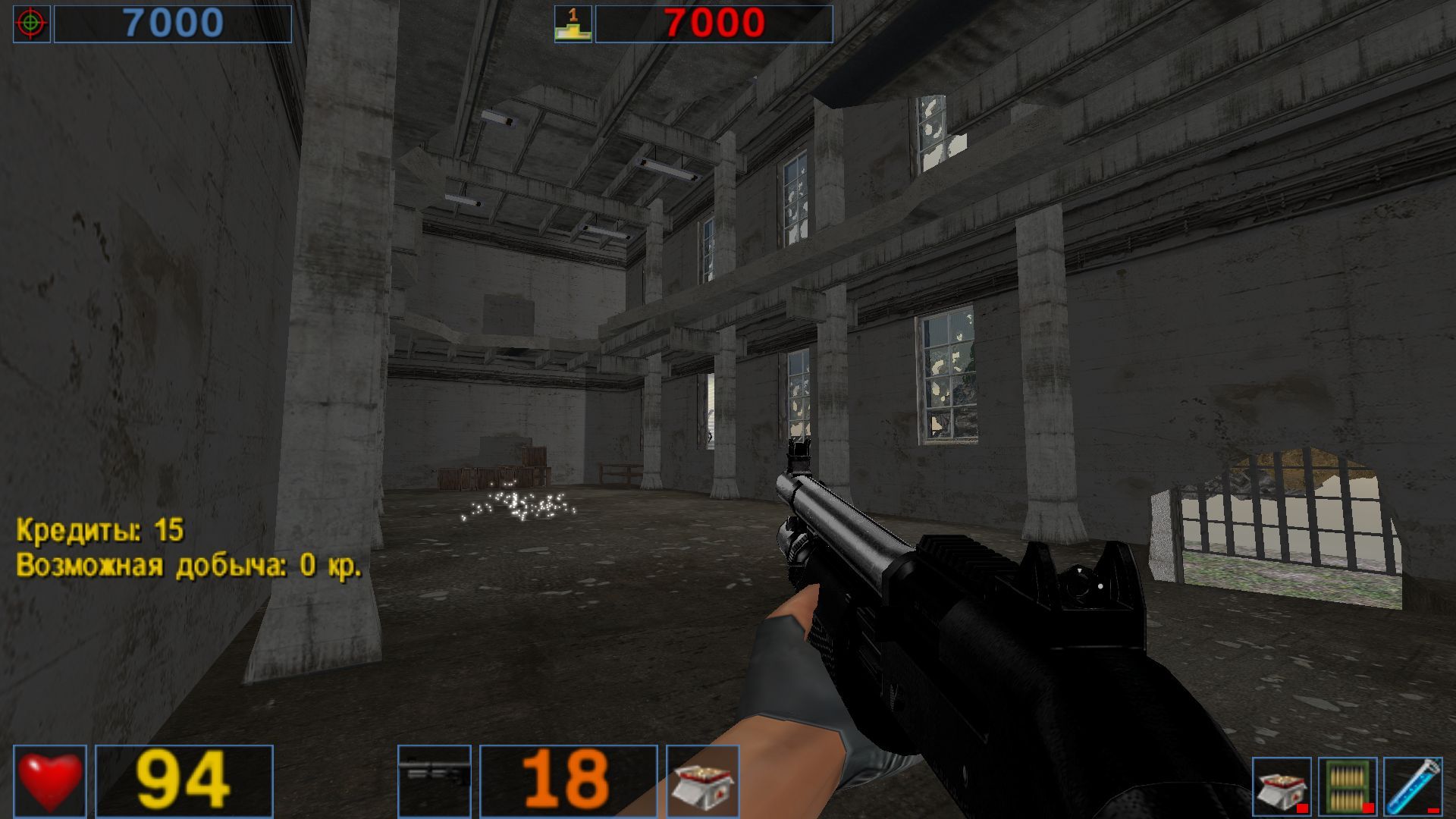Toggle the red marker on the serum vial
The height and width of the screenshot is (819, 1456).
tap(1433, 810)
